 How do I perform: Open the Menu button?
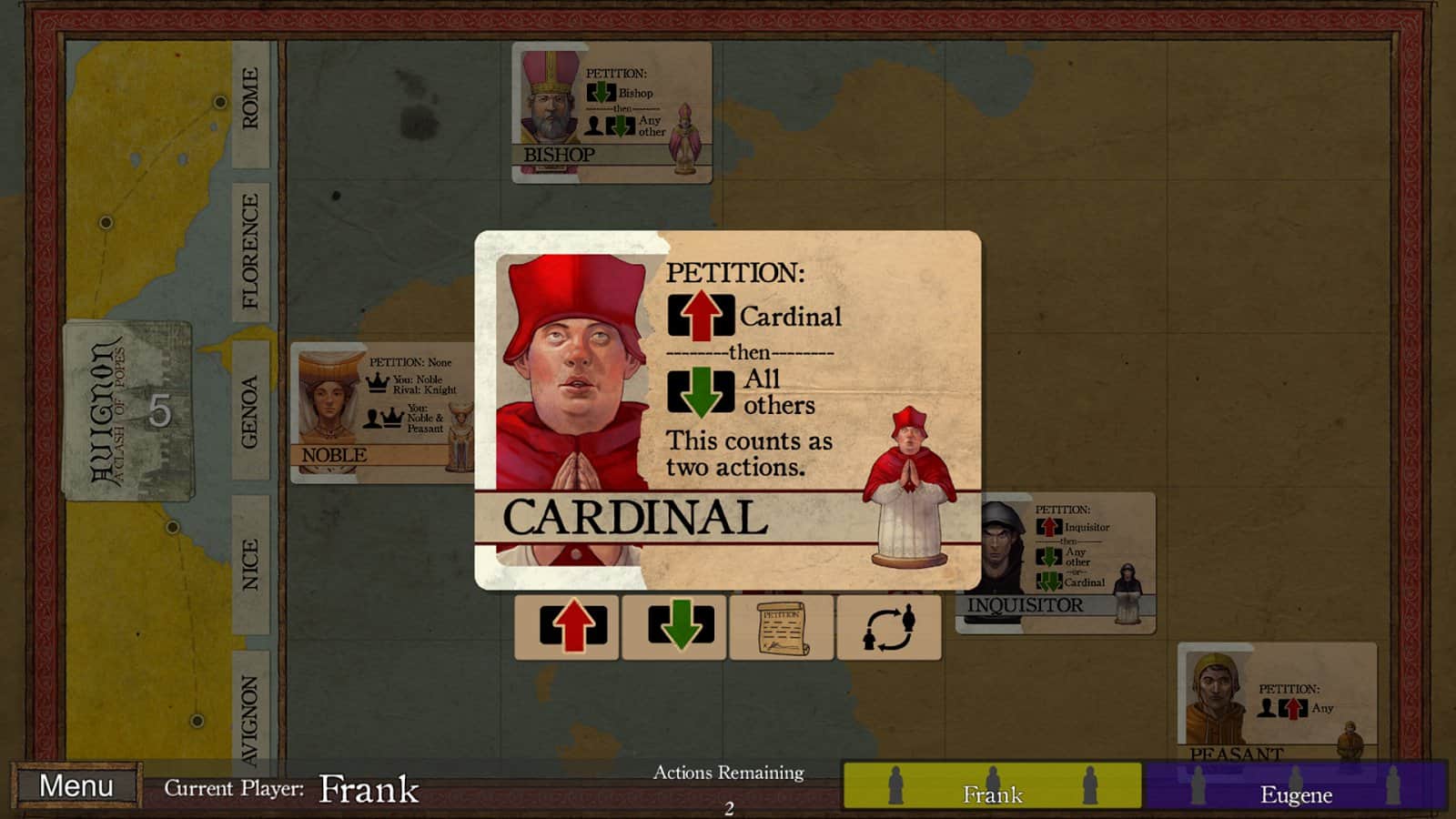click(76, 785)
